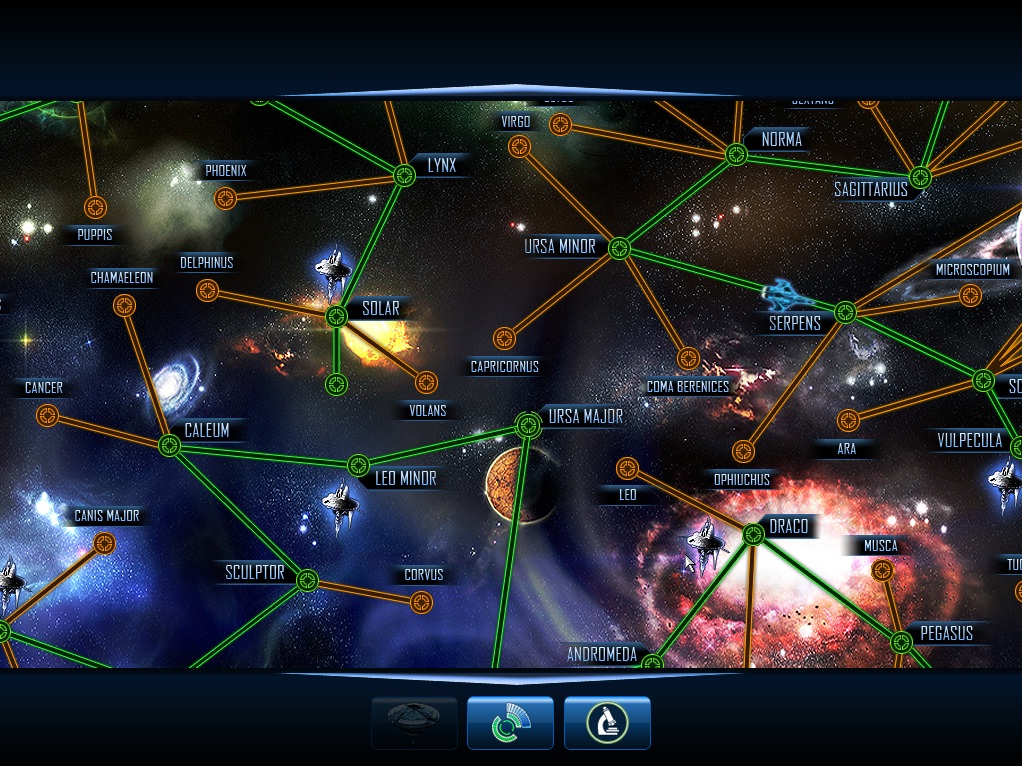Select the Leo Minor node

358,466
